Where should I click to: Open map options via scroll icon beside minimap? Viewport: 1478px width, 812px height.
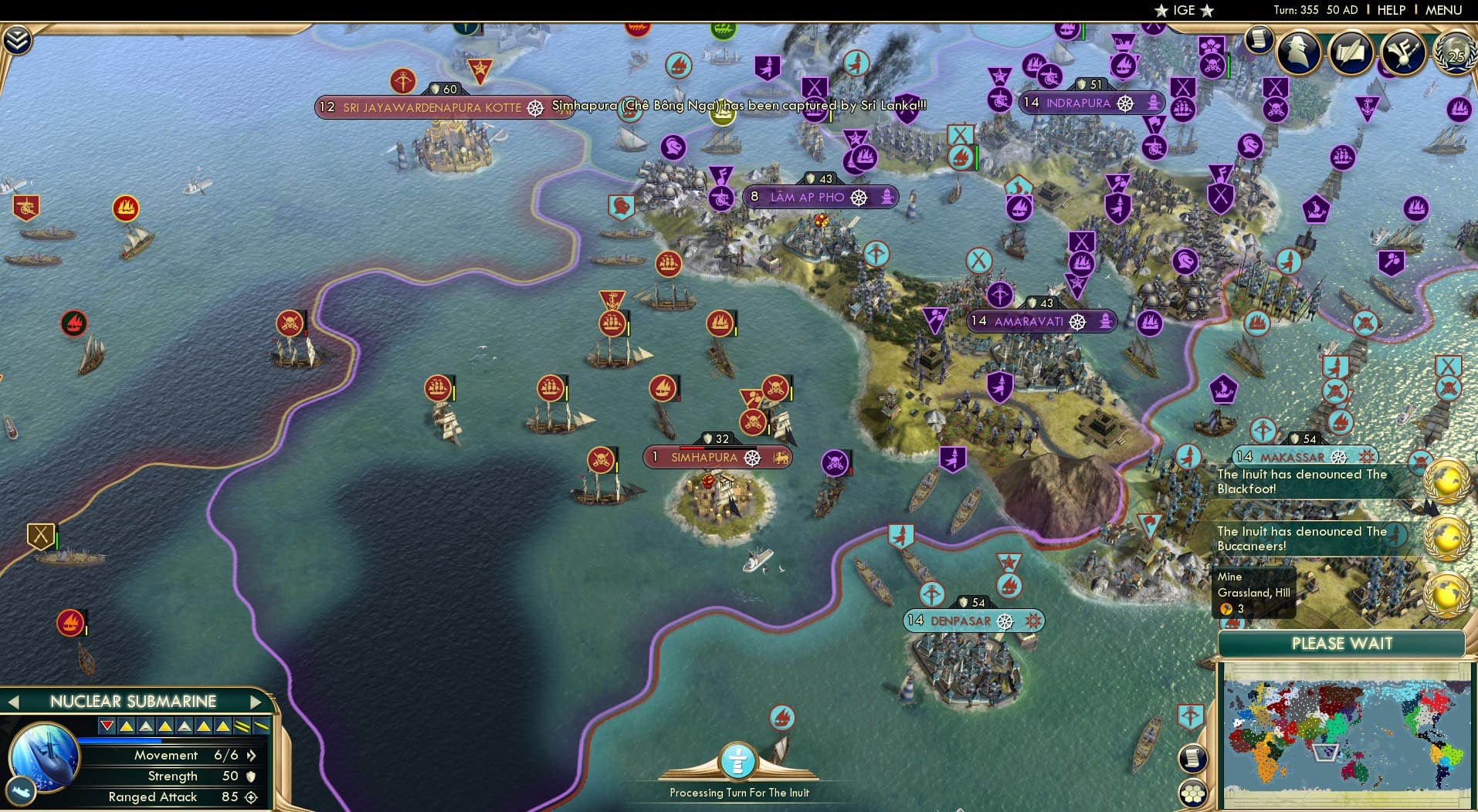coord(1194,759)
